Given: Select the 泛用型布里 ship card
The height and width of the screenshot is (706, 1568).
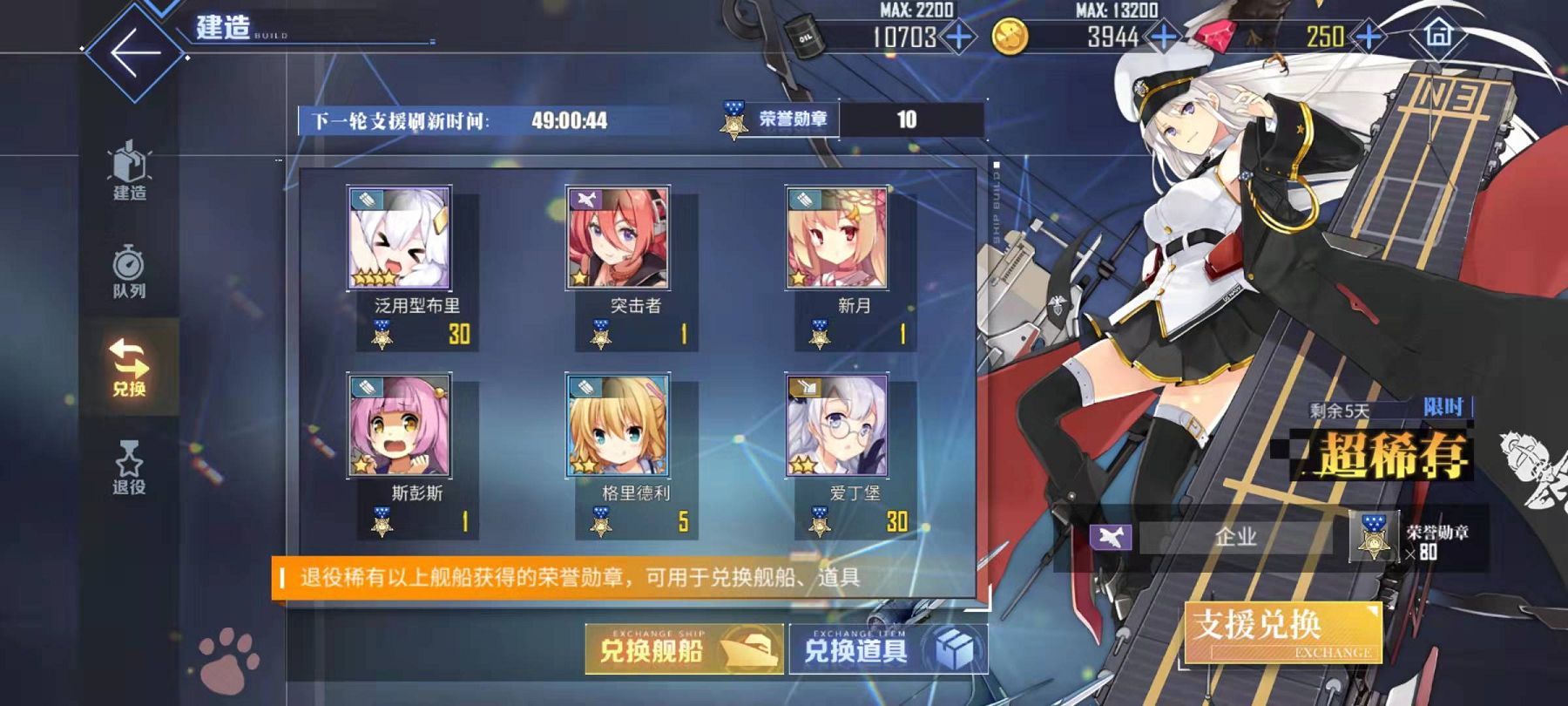Looking at the screenshot, I should (x=400, y=239).
